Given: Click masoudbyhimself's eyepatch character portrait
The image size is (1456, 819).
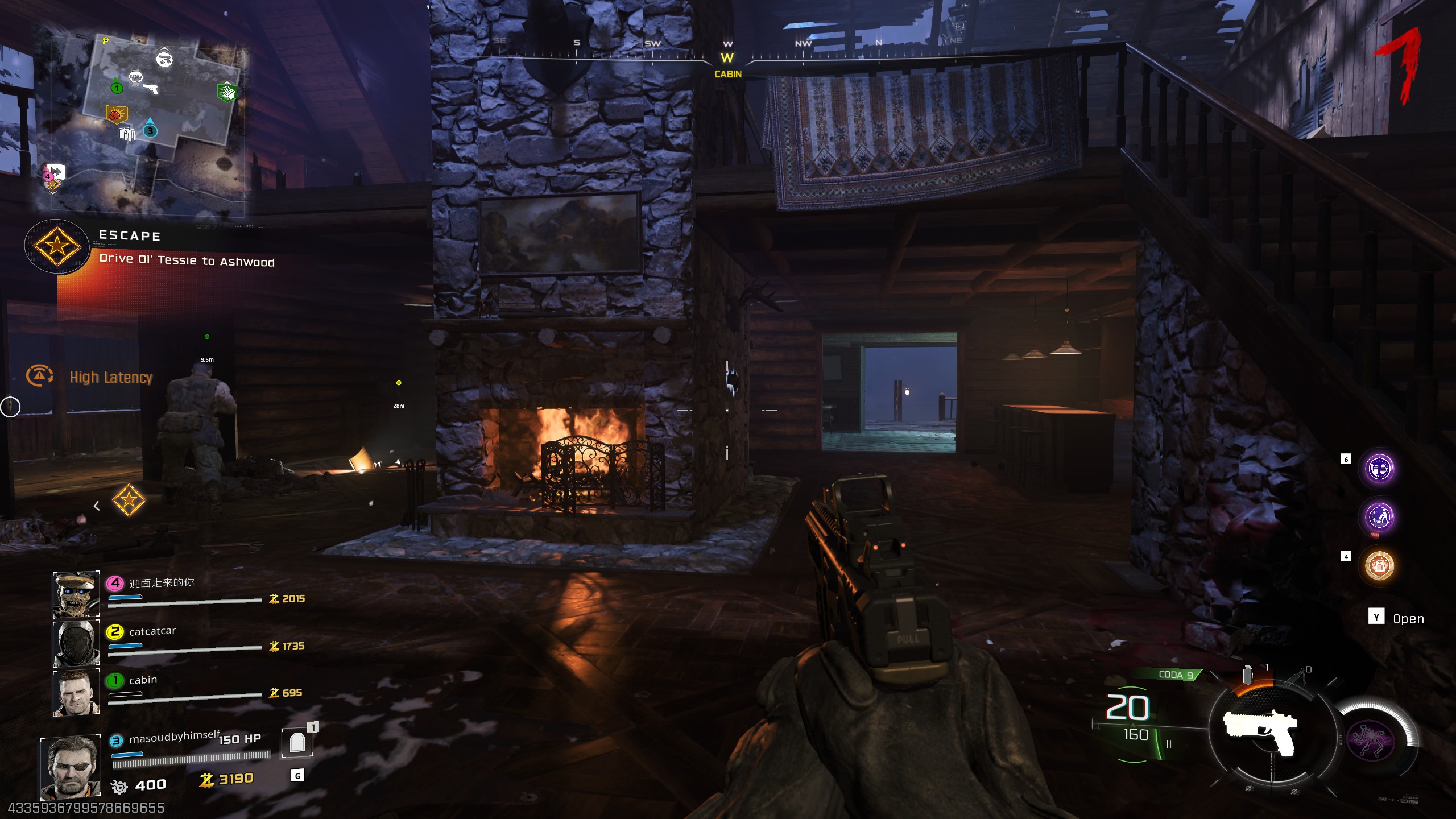Looking at the screenshot, I should pyautogui.click(x=71, y=767).
